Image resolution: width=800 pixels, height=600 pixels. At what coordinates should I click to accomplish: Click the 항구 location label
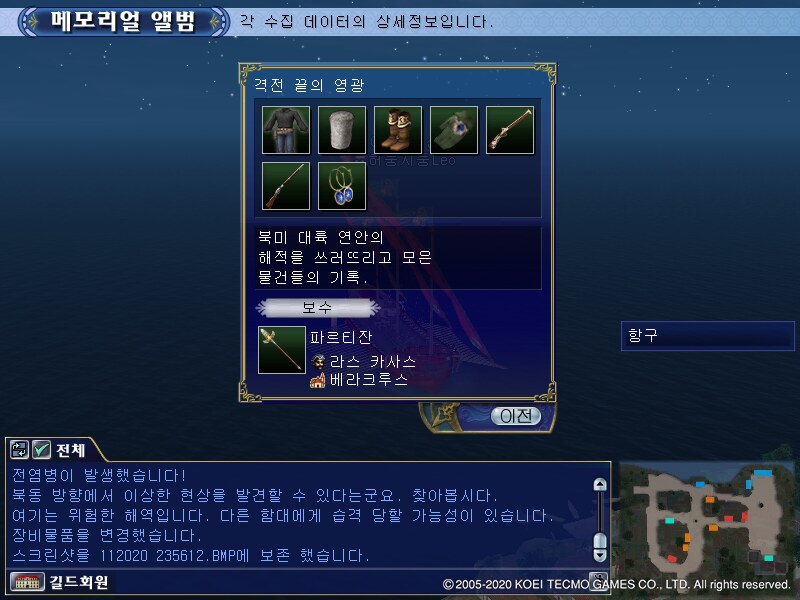[x=707, y=336]
